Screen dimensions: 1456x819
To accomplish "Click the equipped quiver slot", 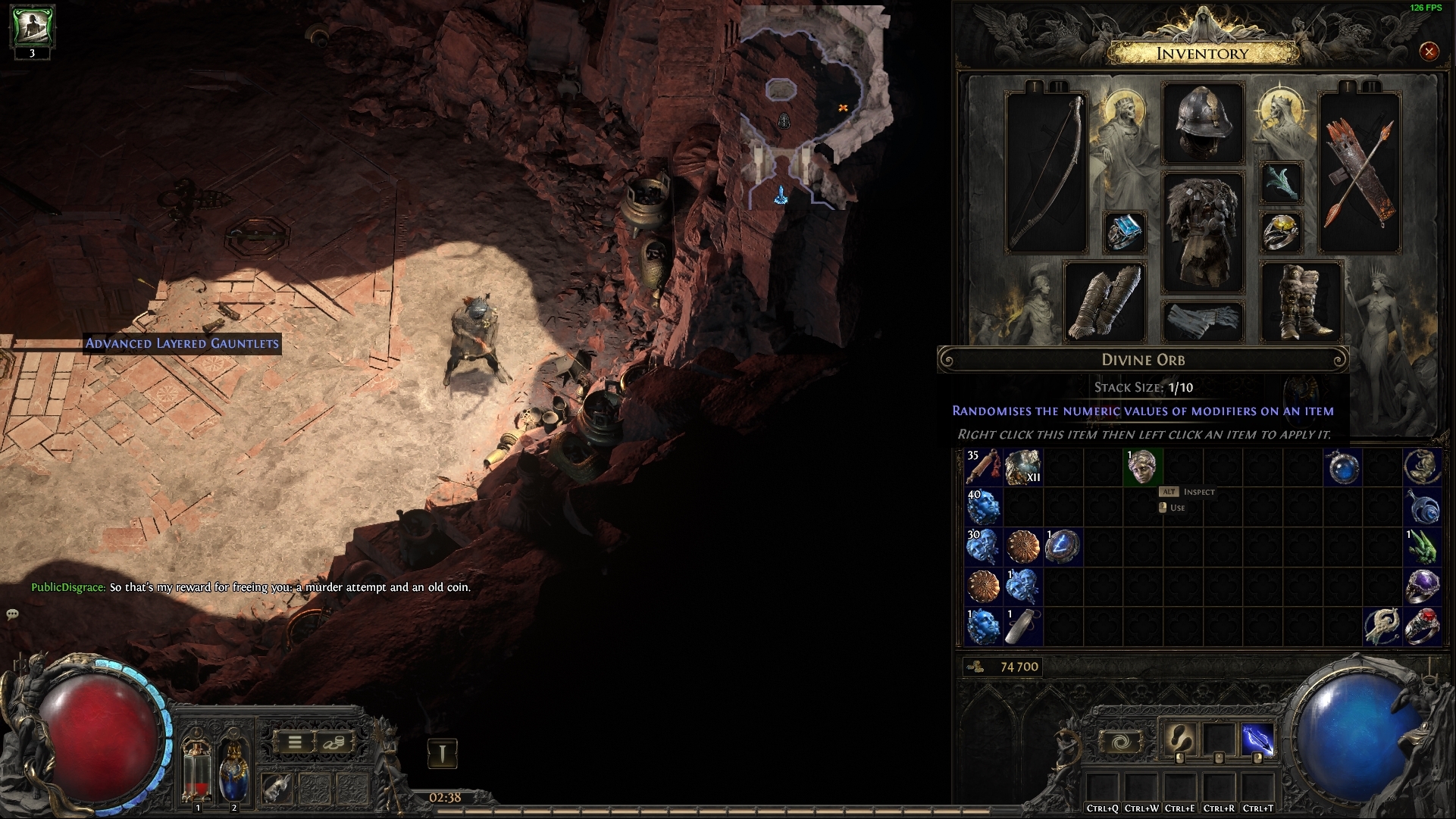I will click(x=1360, y=173).
